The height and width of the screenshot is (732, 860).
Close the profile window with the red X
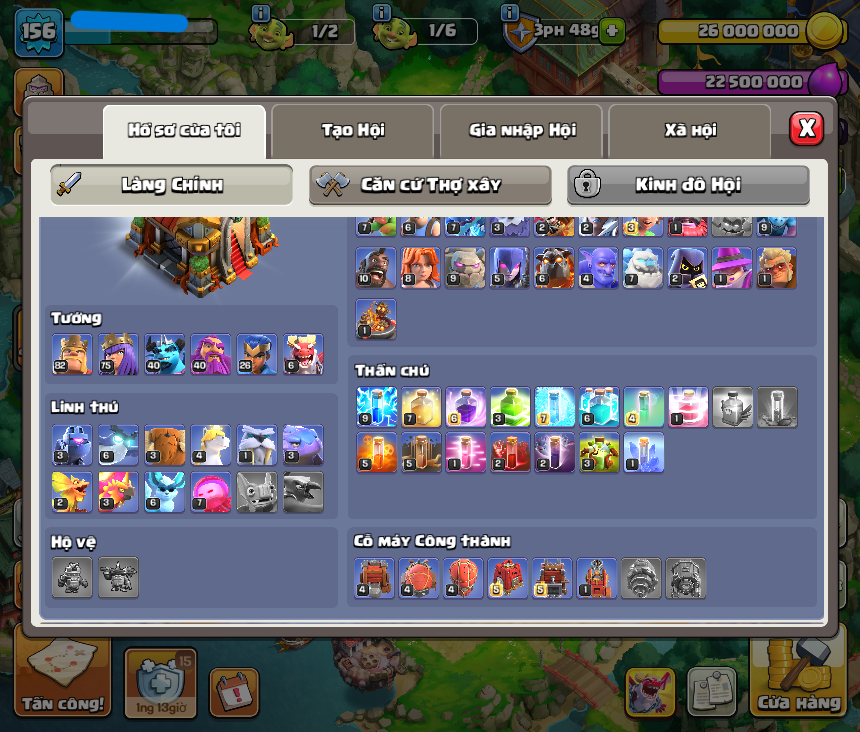pos(806,128)
